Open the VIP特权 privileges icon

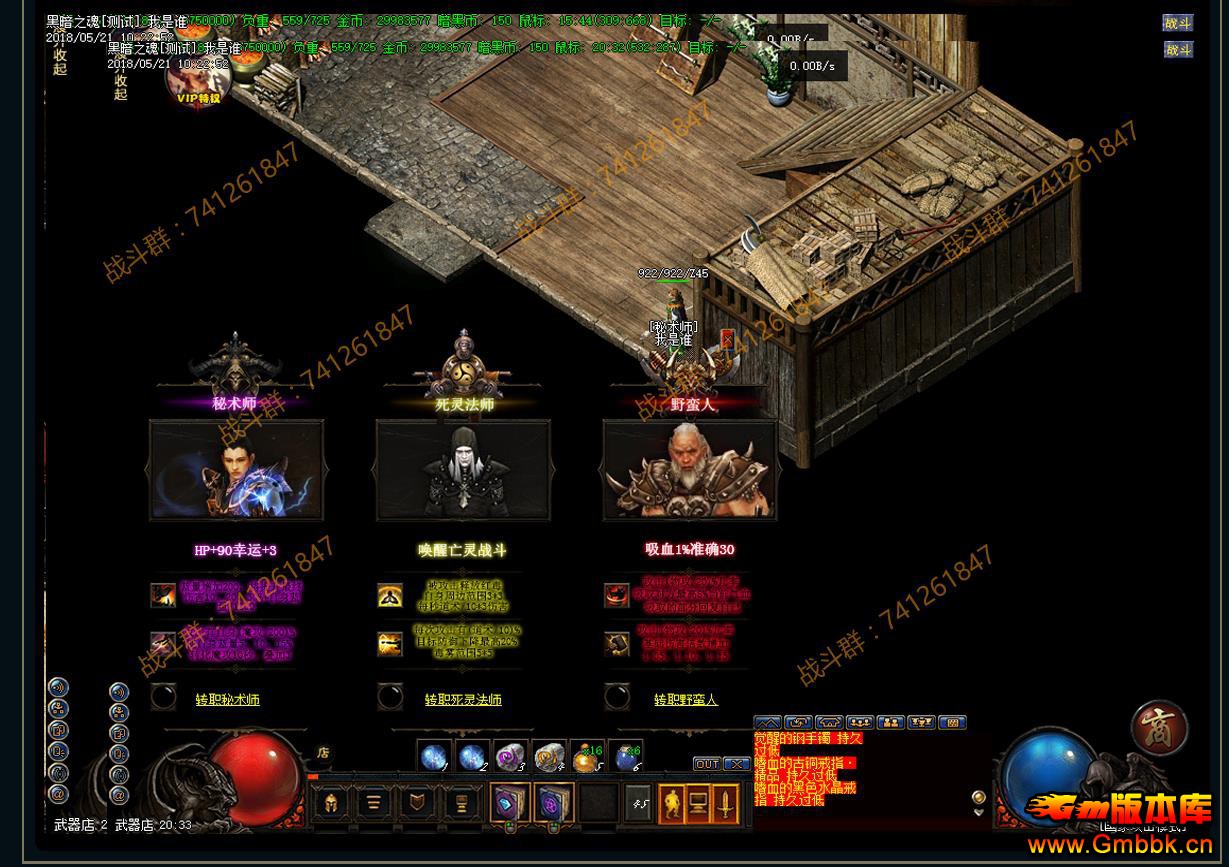point(197,82)
